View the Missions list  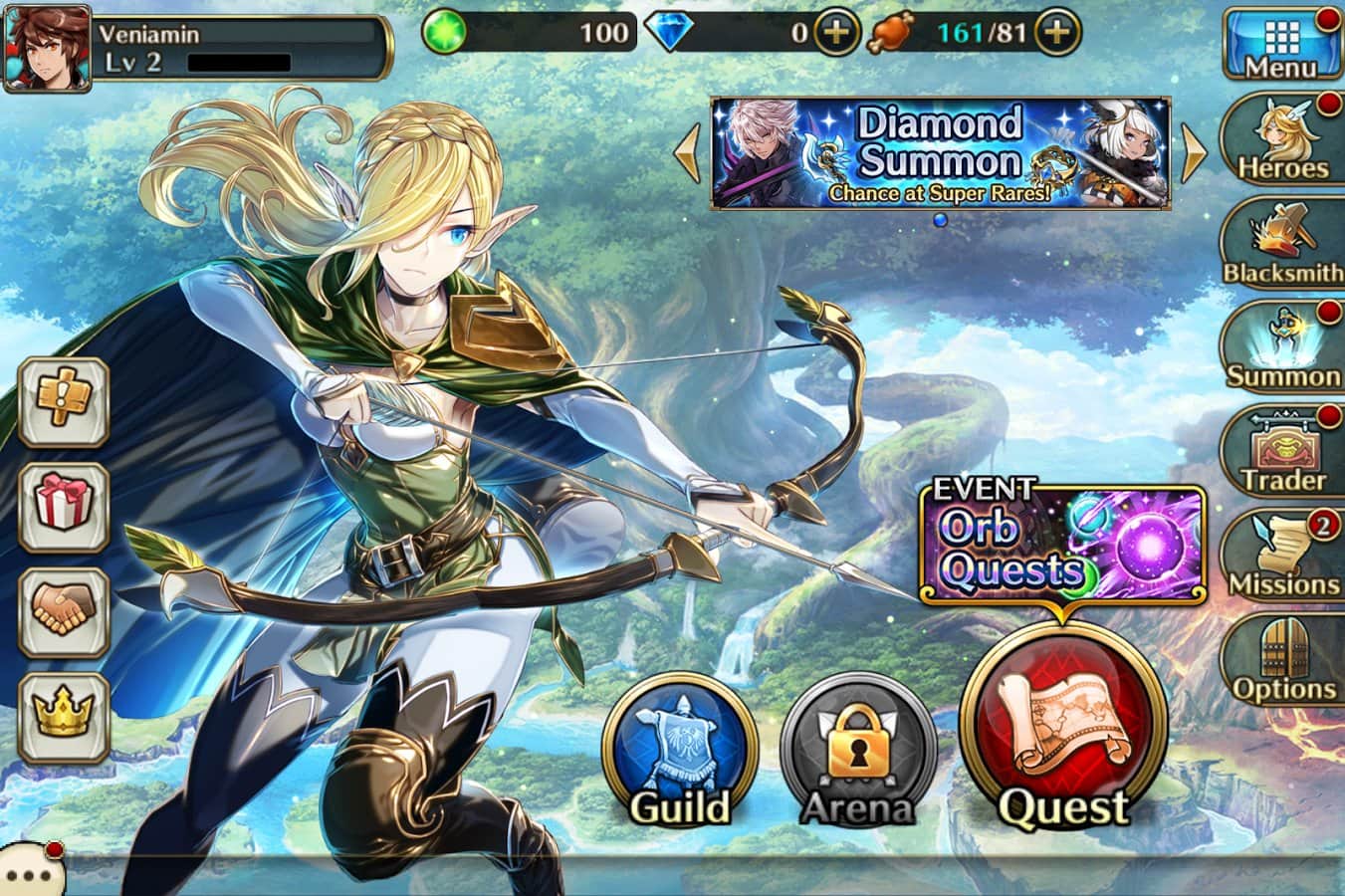pos(1282,556)
